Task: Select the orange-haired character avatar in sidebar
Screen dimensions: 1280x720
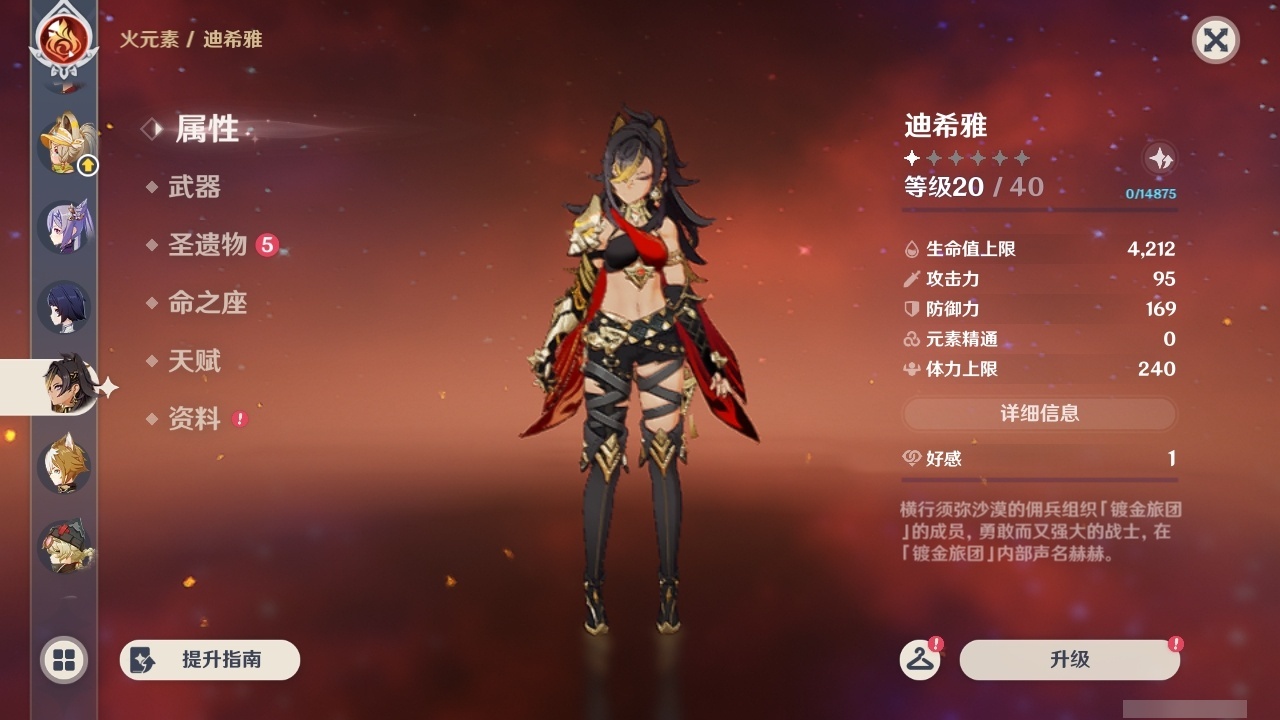Action: [63, 464]
